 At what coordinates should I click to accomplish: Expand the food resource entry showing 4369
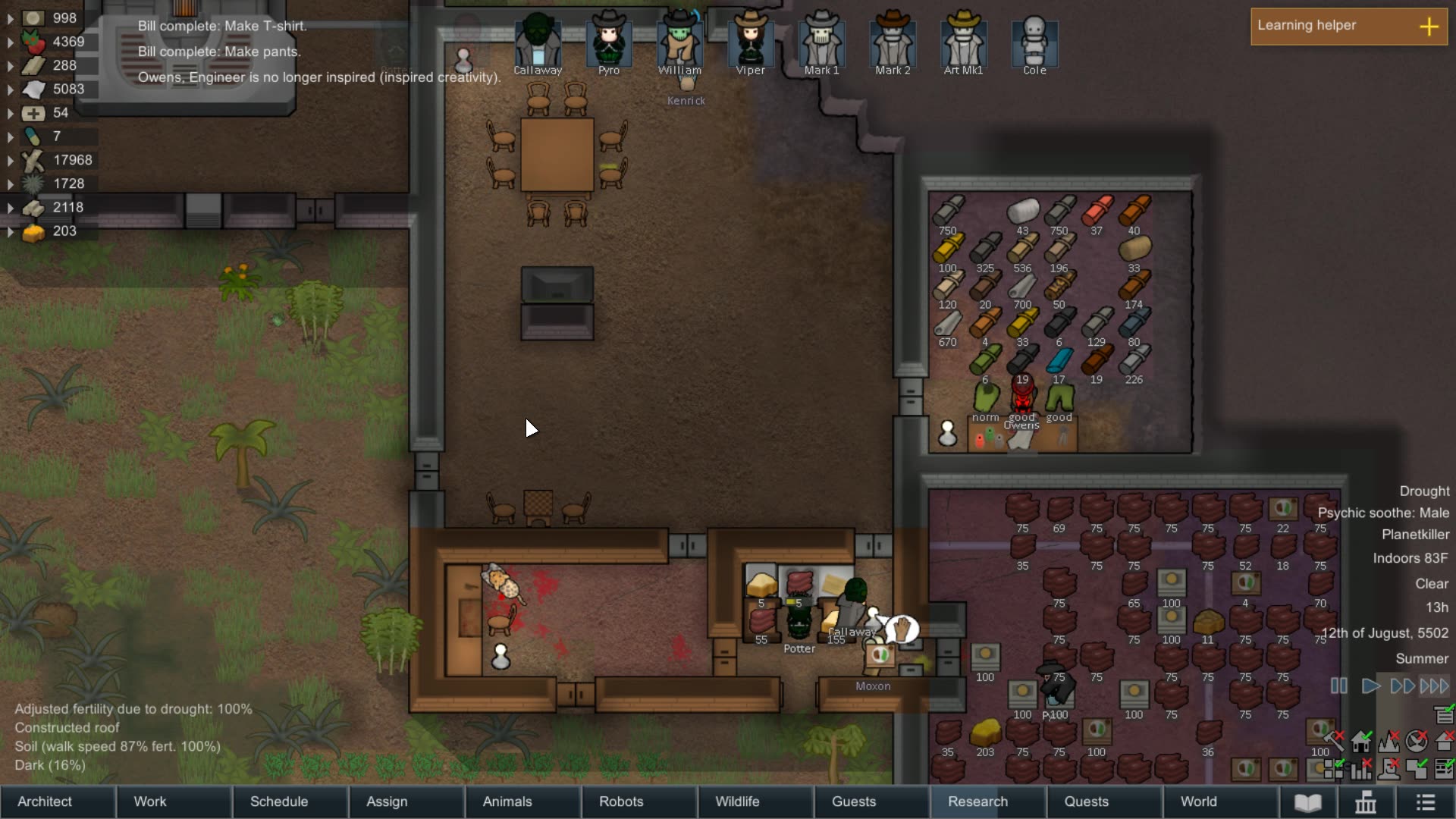pyautogui.click(x=10, y=42)
